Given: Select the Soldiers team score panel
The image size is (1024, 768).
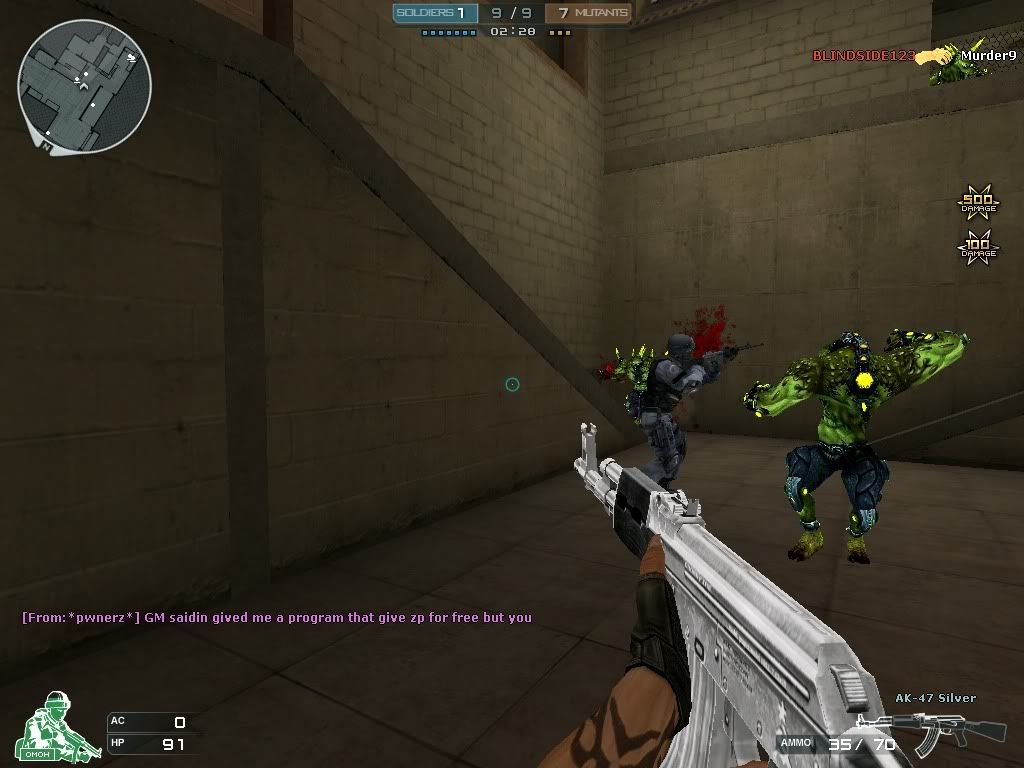Looking at the screenshot, I should click(x=432, y=13).
